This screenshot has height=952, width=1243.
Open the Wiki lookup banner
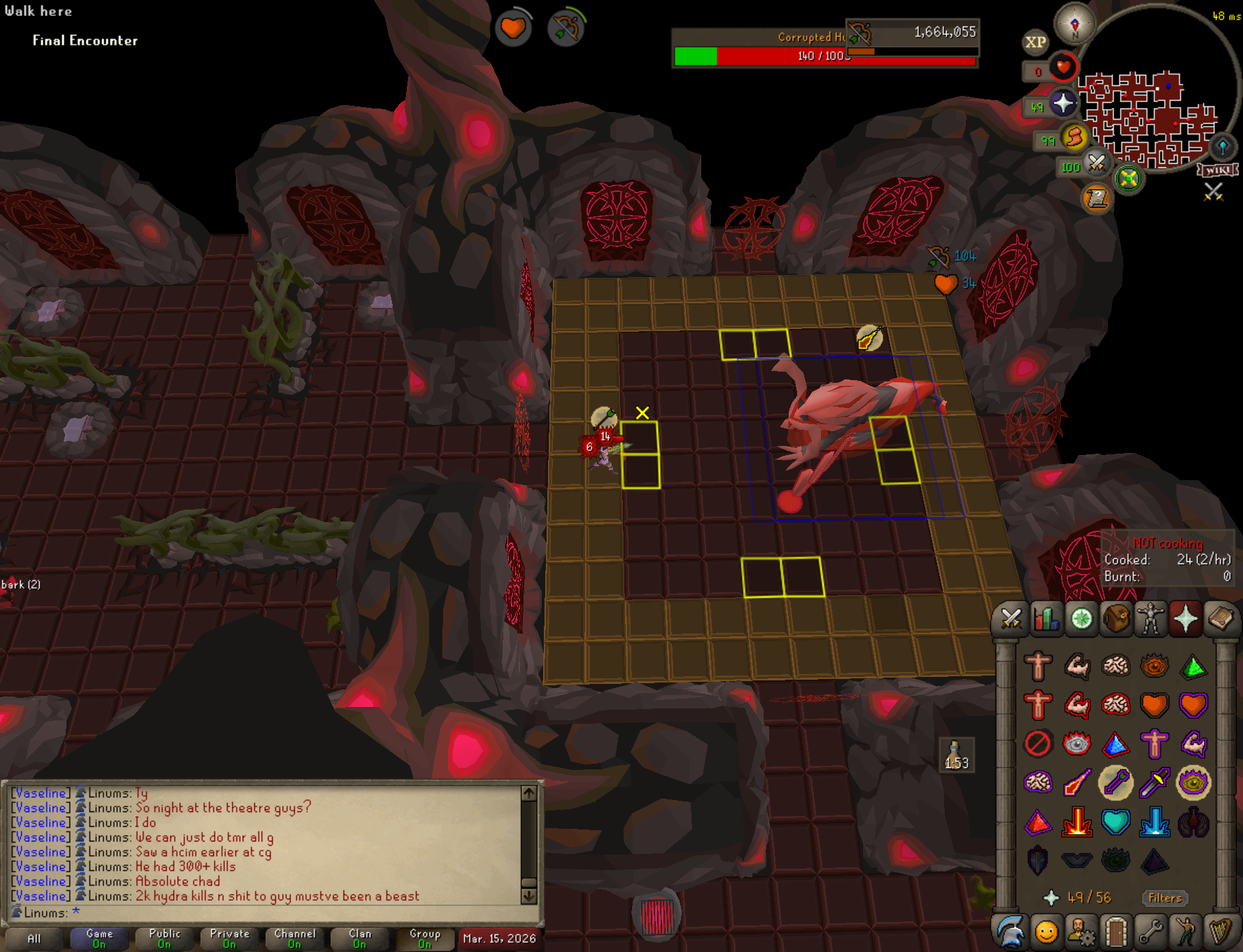(x=1218, y=170)
